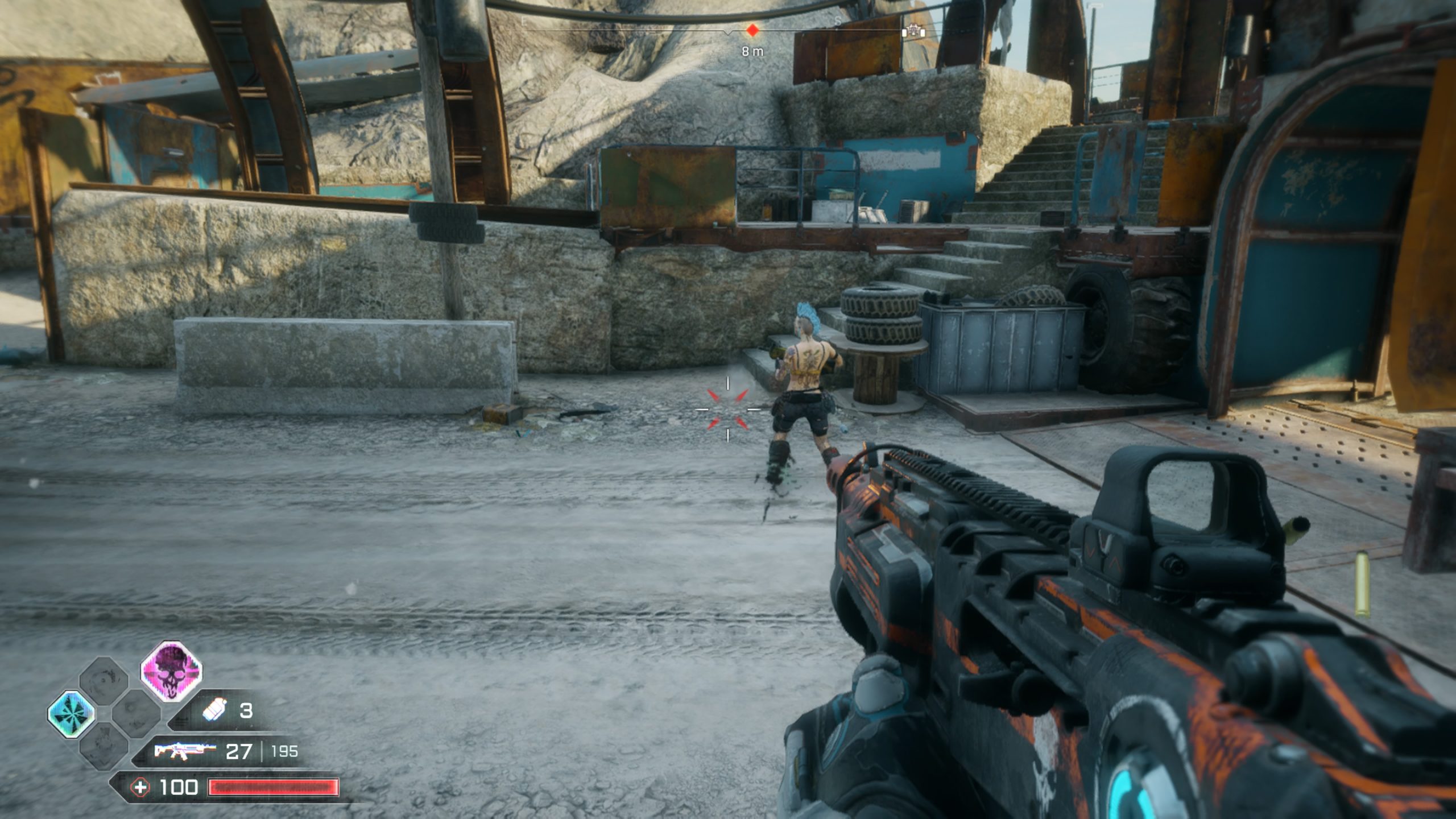
Task: Select the vehicle marker on the compass
Action: [x=913, y=31]
